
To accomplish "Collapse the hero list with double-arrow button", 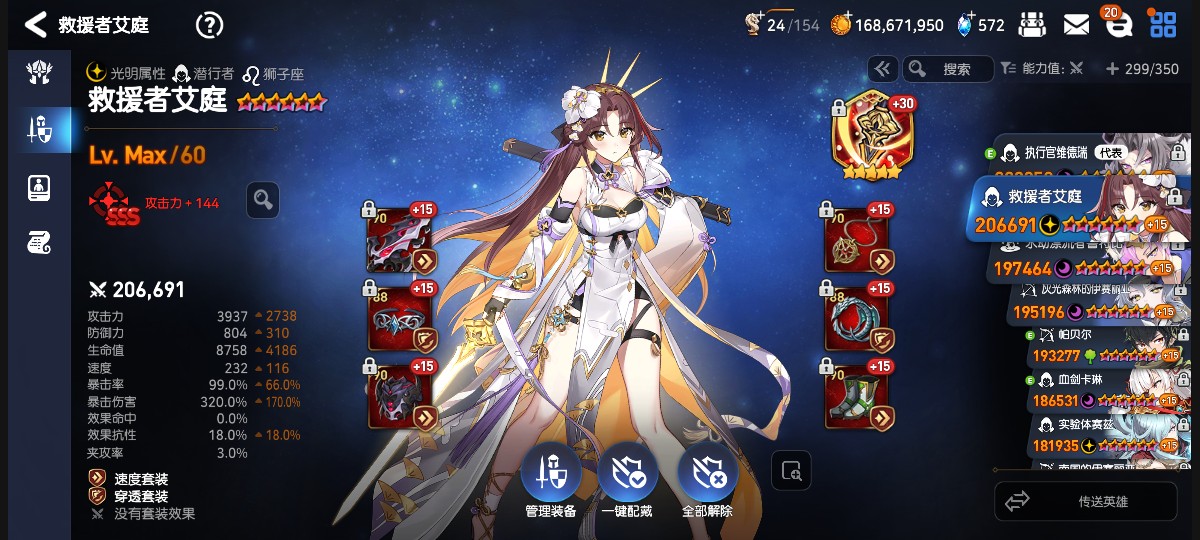I will coord(882,69).
